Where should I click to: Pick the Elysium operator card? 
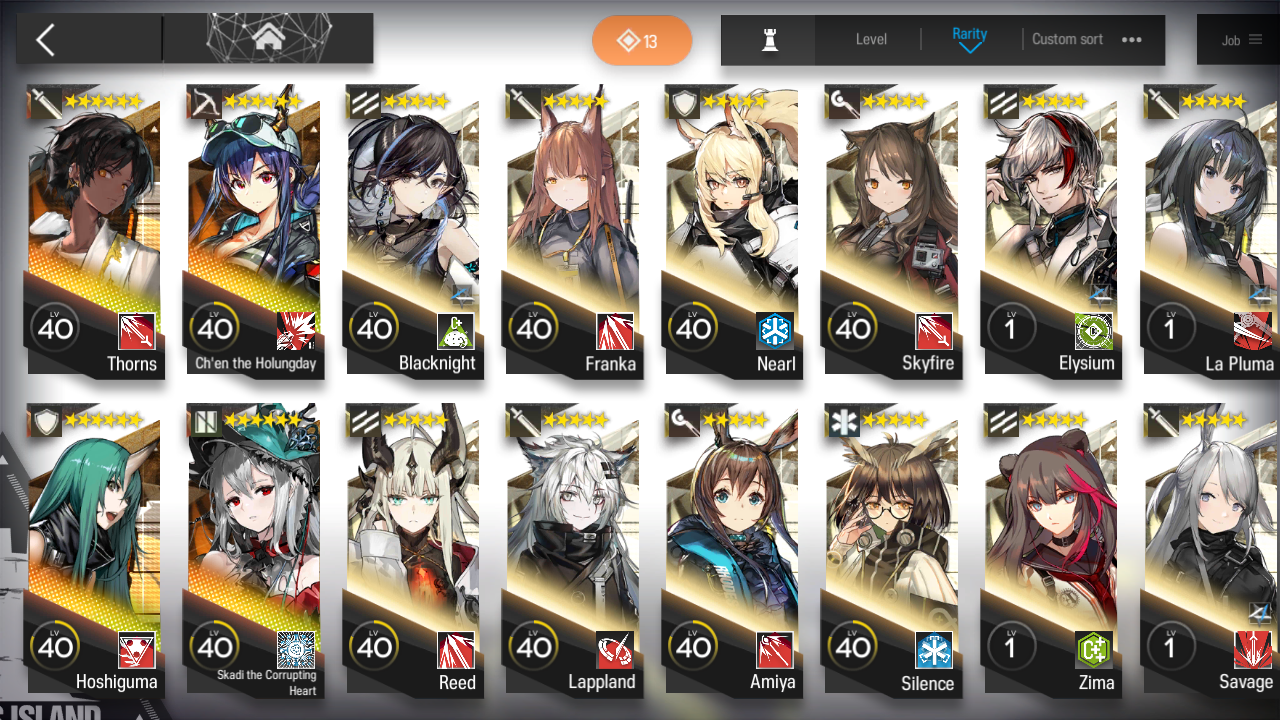pos(1050,230)
